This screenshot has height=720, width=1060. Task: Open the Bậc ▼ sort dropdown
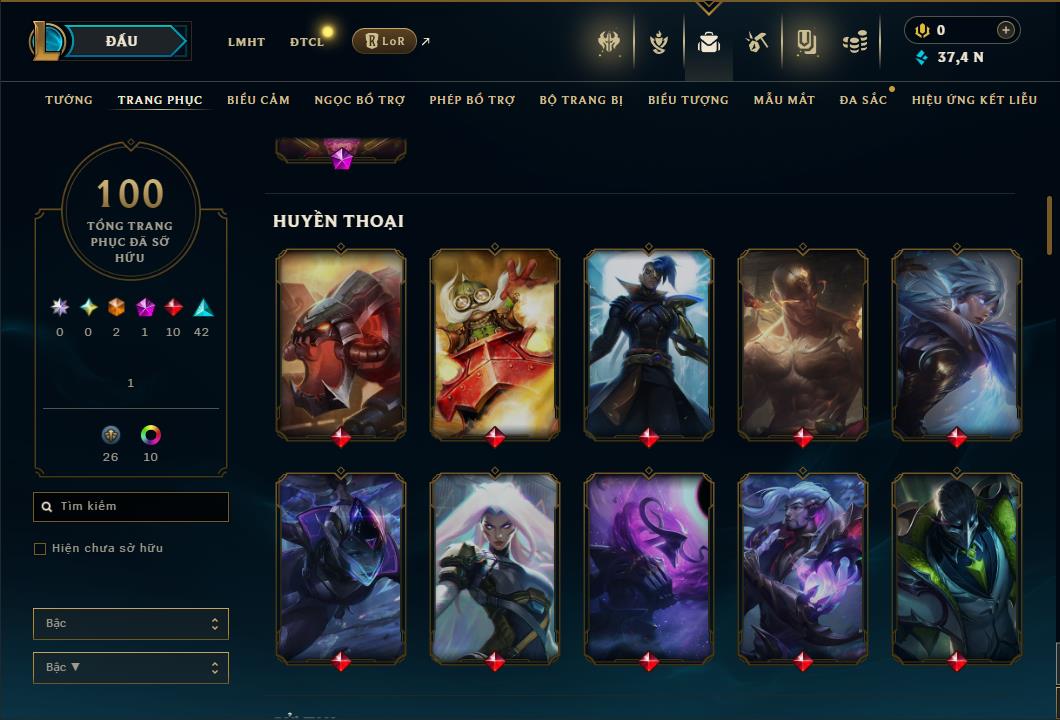pyautogui.click(x=131, y=667)
